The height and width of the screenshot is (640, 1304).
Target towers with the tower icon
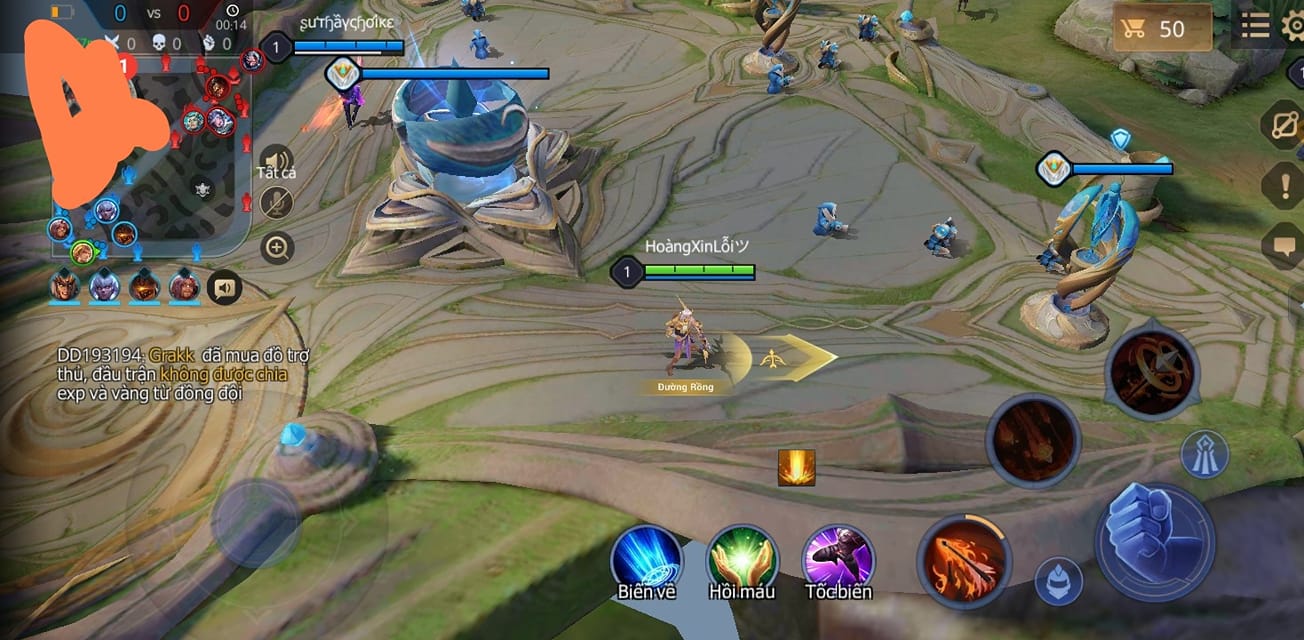[x=1204, y=455]
